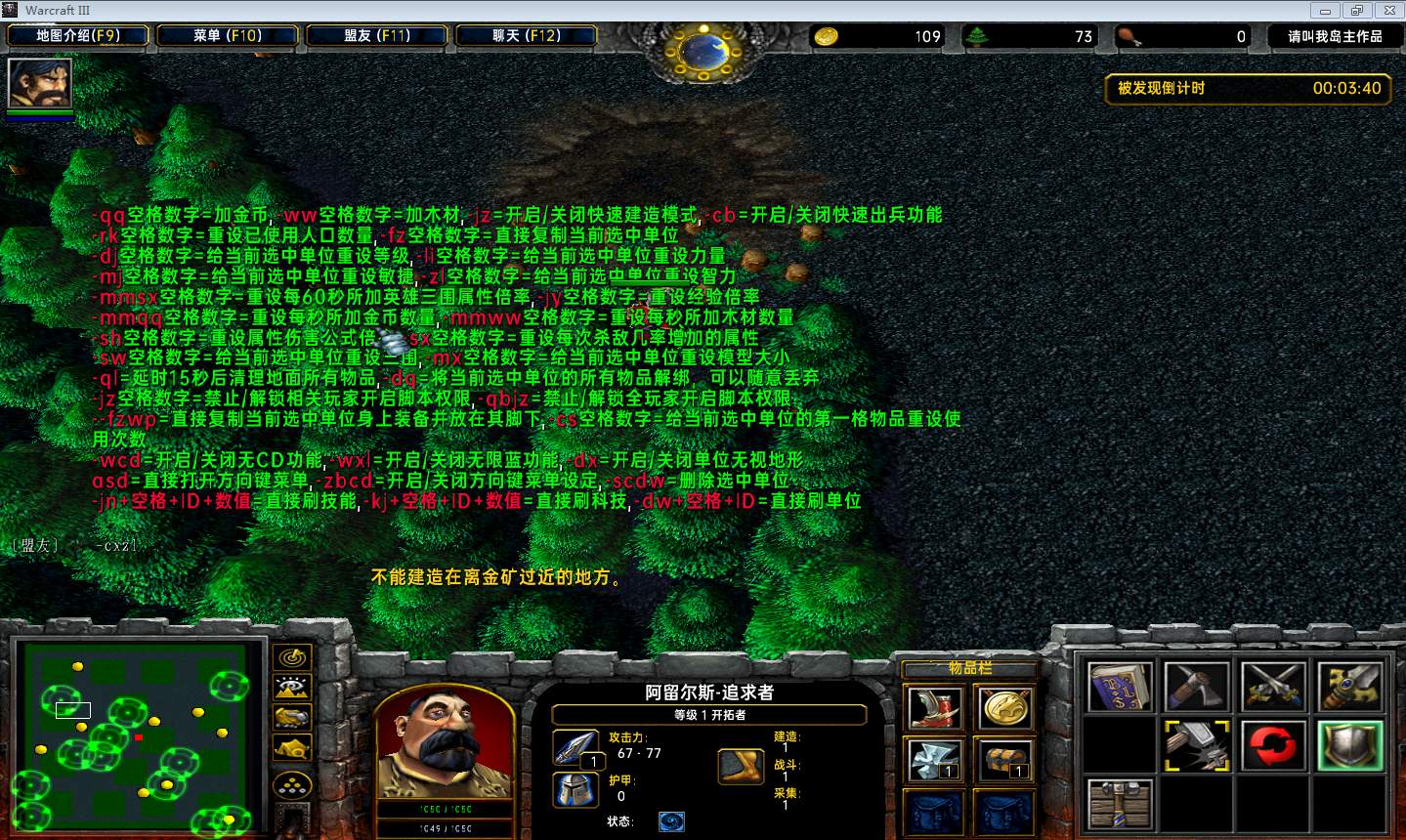Open the 地图介绍 (F9) map info menu
This screenshot has height=840, width=1406.
point(78,36)
